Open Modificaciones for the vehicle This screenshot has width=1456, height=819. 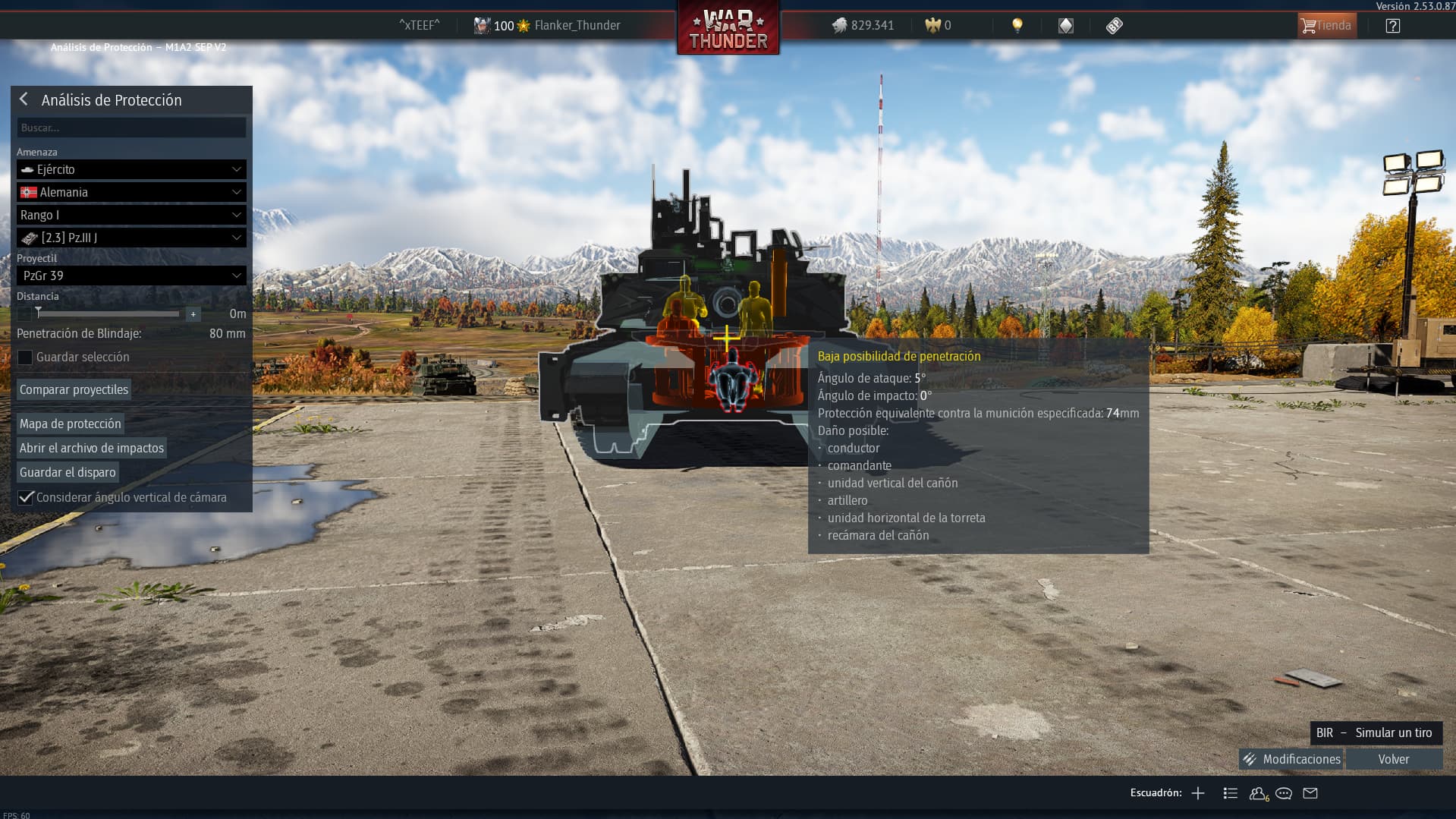(x=1291, y=759)
